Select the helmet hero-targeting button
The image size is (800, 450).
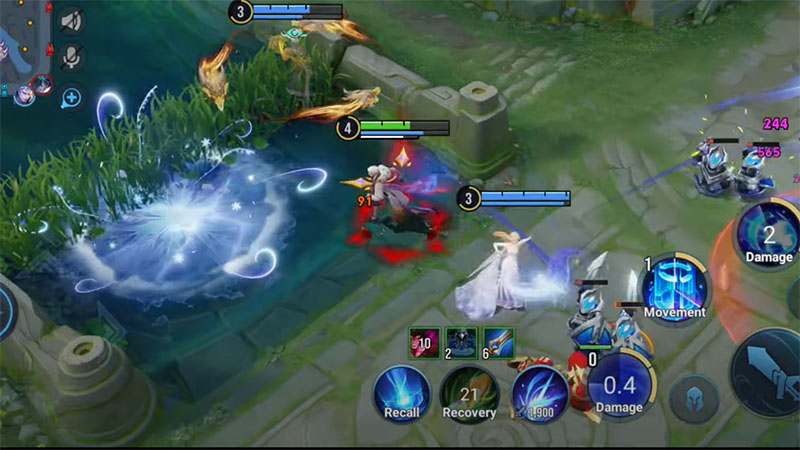694,397
